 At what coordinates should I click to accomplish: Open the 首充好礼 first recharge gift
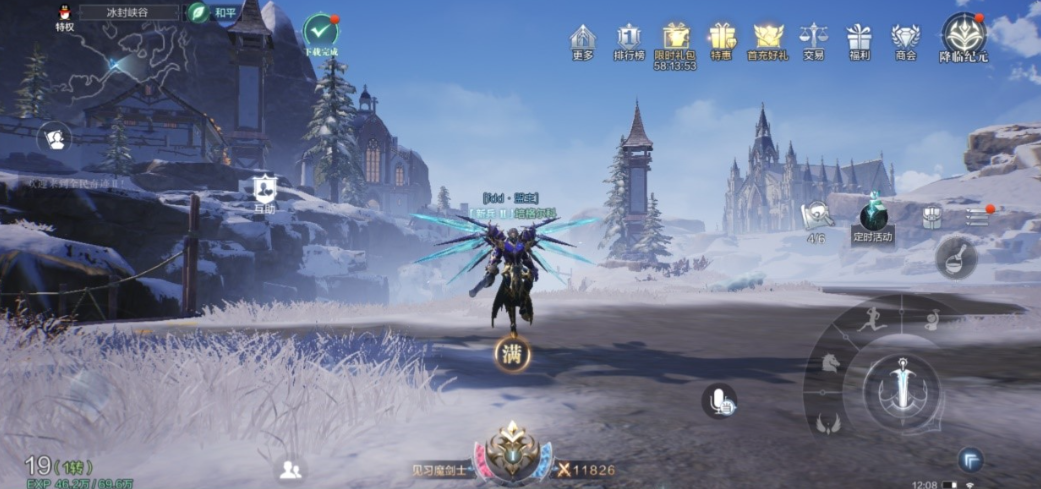coord(768,39)
